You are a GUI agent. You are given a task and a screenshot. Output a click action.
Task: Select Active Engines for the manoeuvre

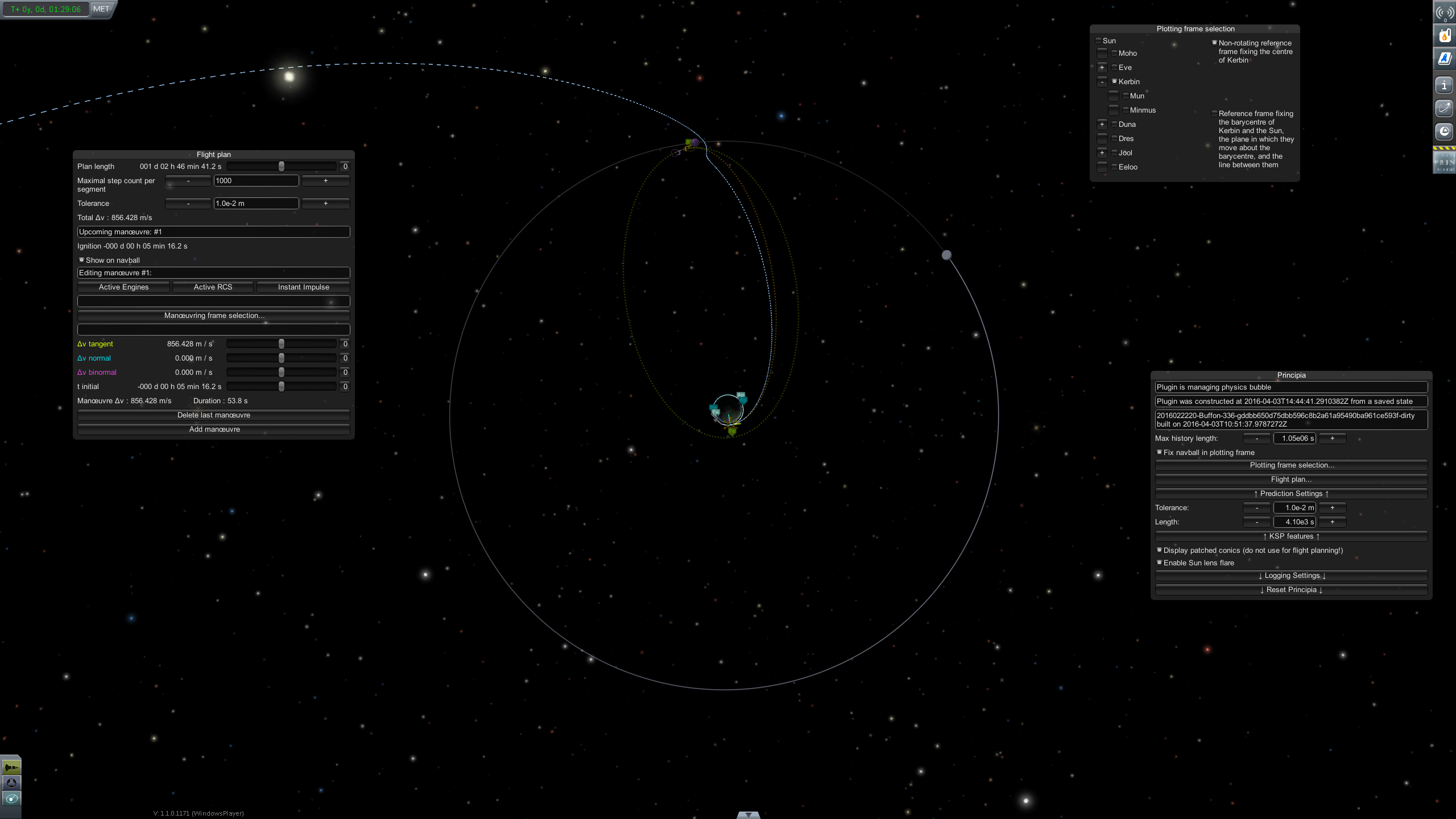click(x=123, y=287)
